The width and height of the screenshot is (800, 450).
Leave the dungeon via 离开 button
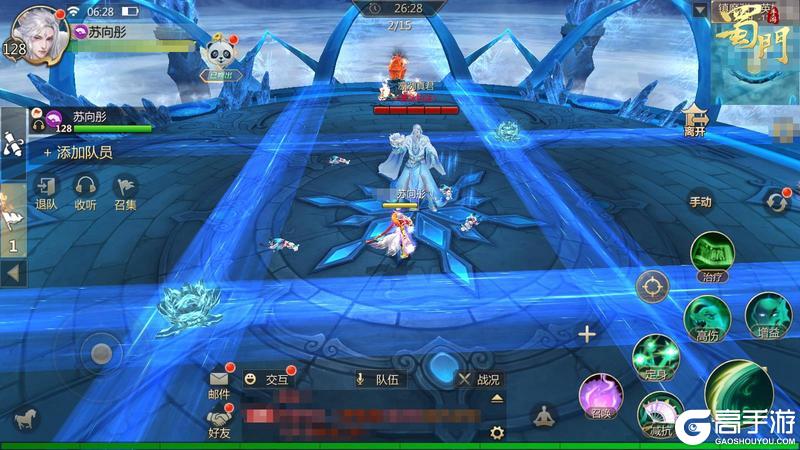696,122
